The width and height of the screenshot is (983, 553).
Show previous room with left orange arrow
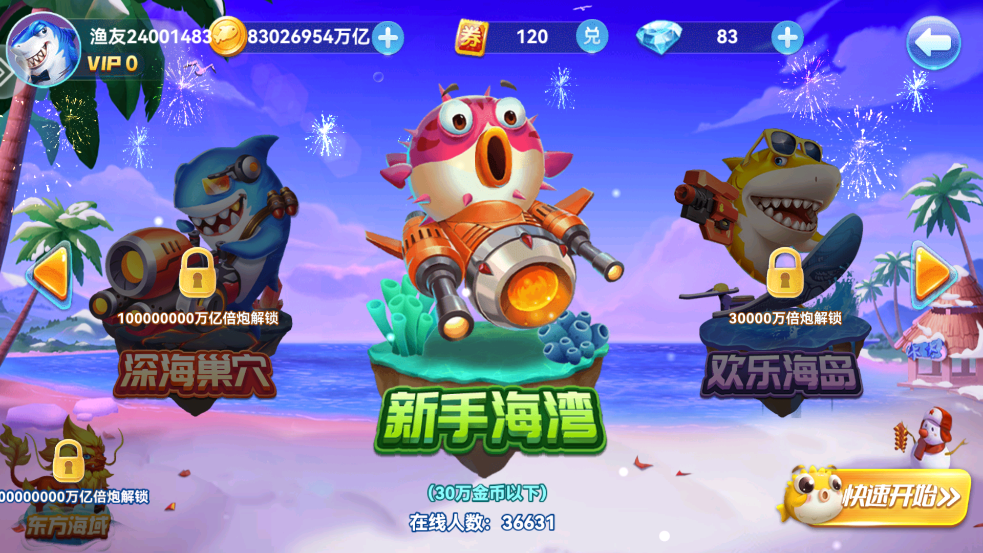49,272
